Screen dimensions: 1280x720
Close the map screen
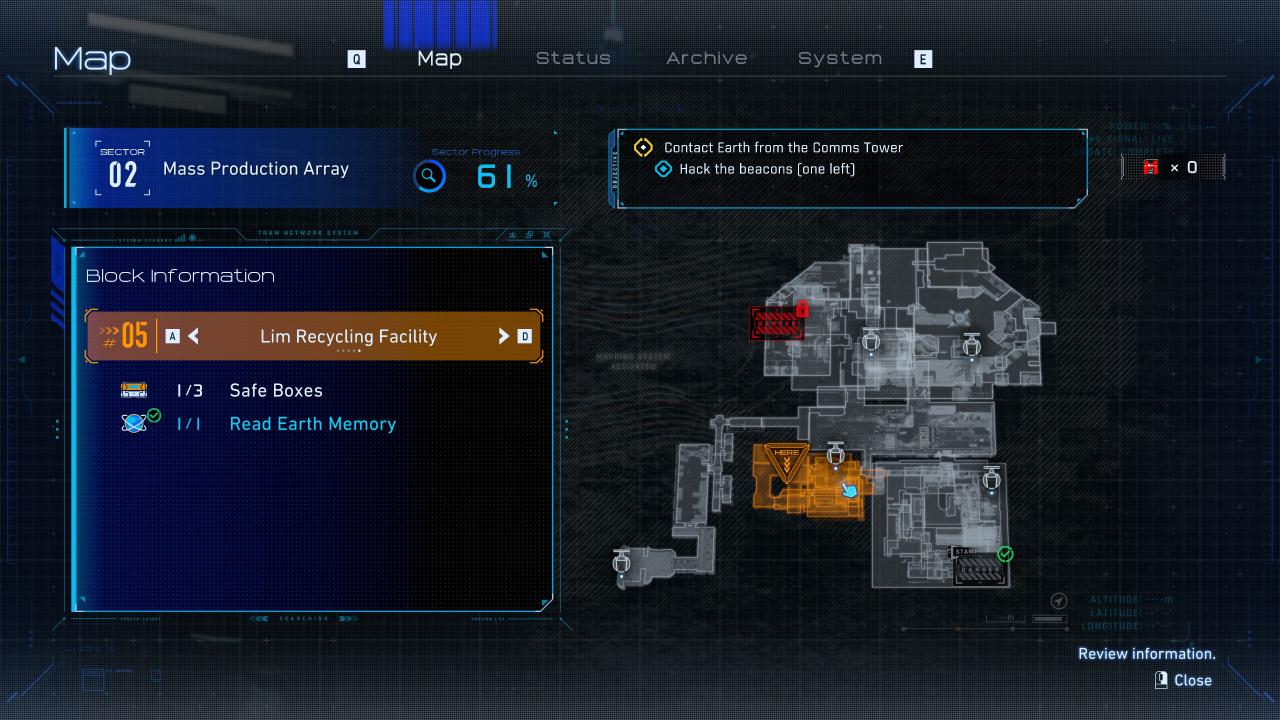click(1184, 680)
